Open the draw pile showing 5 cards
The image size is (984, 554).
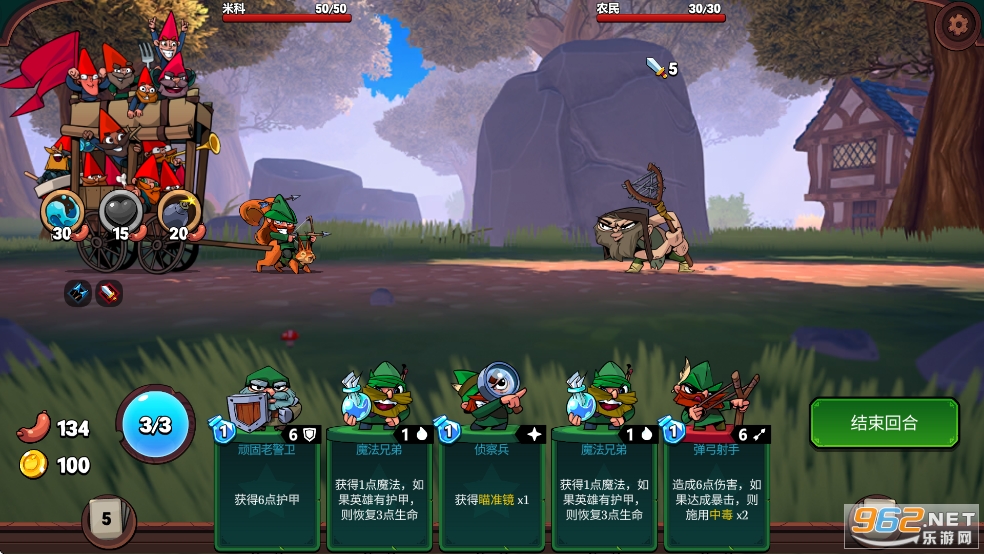tap(105, 518)
